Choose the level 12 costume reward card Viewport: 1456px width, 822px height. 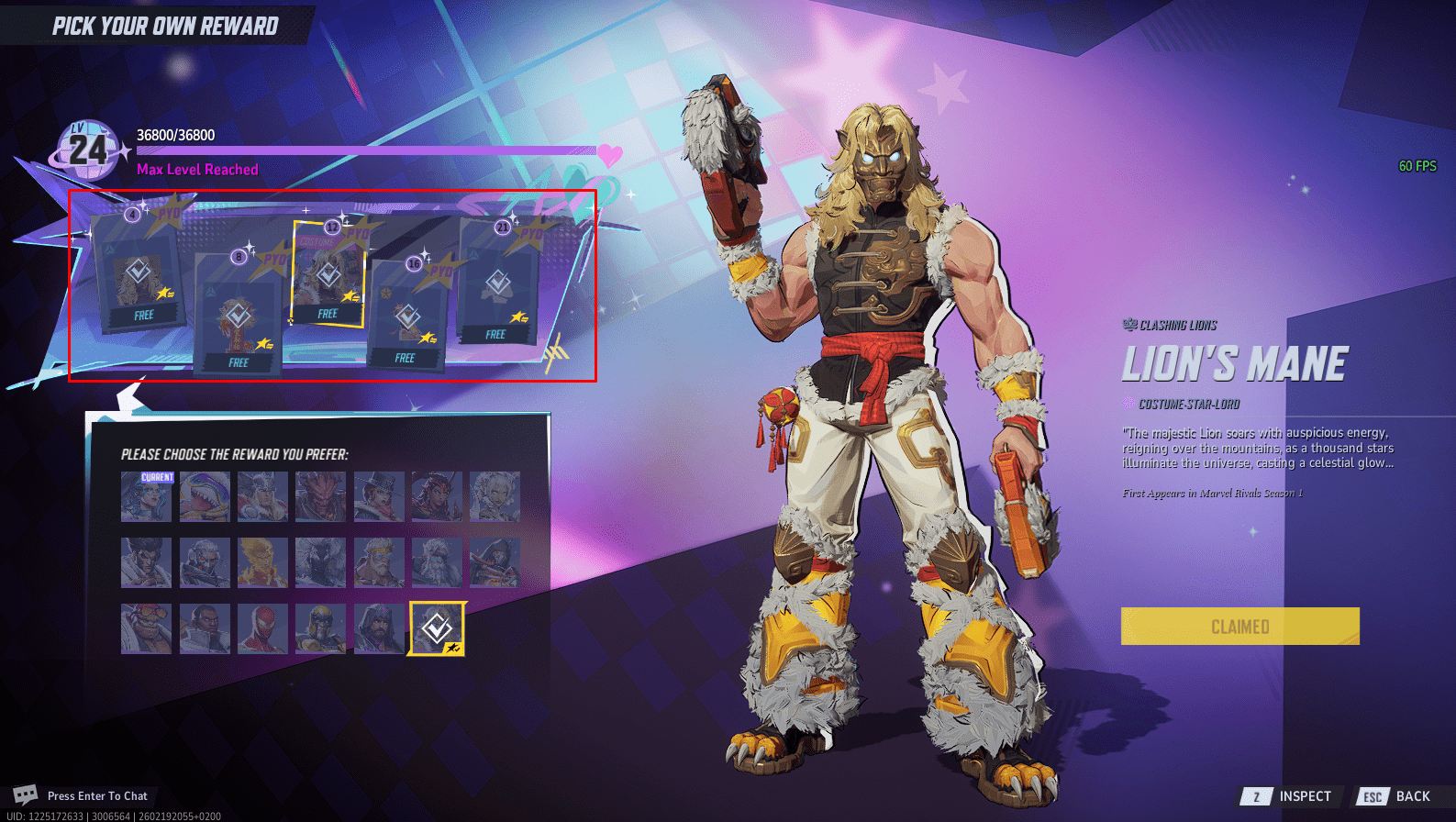coord(328,274)
